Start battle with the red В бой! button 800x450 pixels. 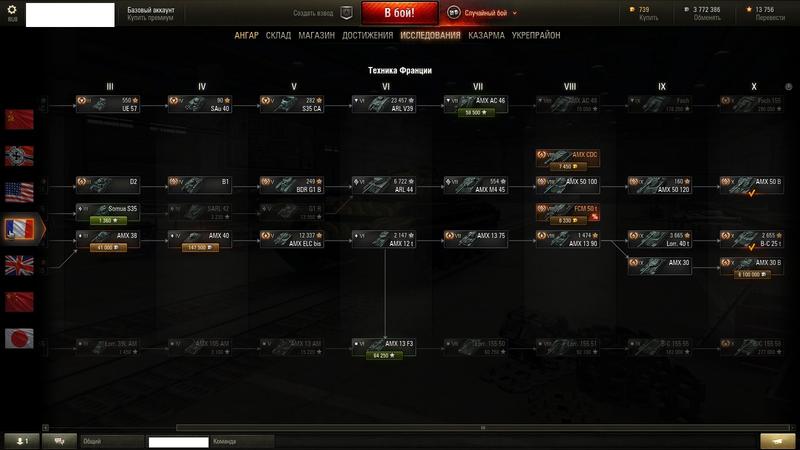[x=400, y=14]
